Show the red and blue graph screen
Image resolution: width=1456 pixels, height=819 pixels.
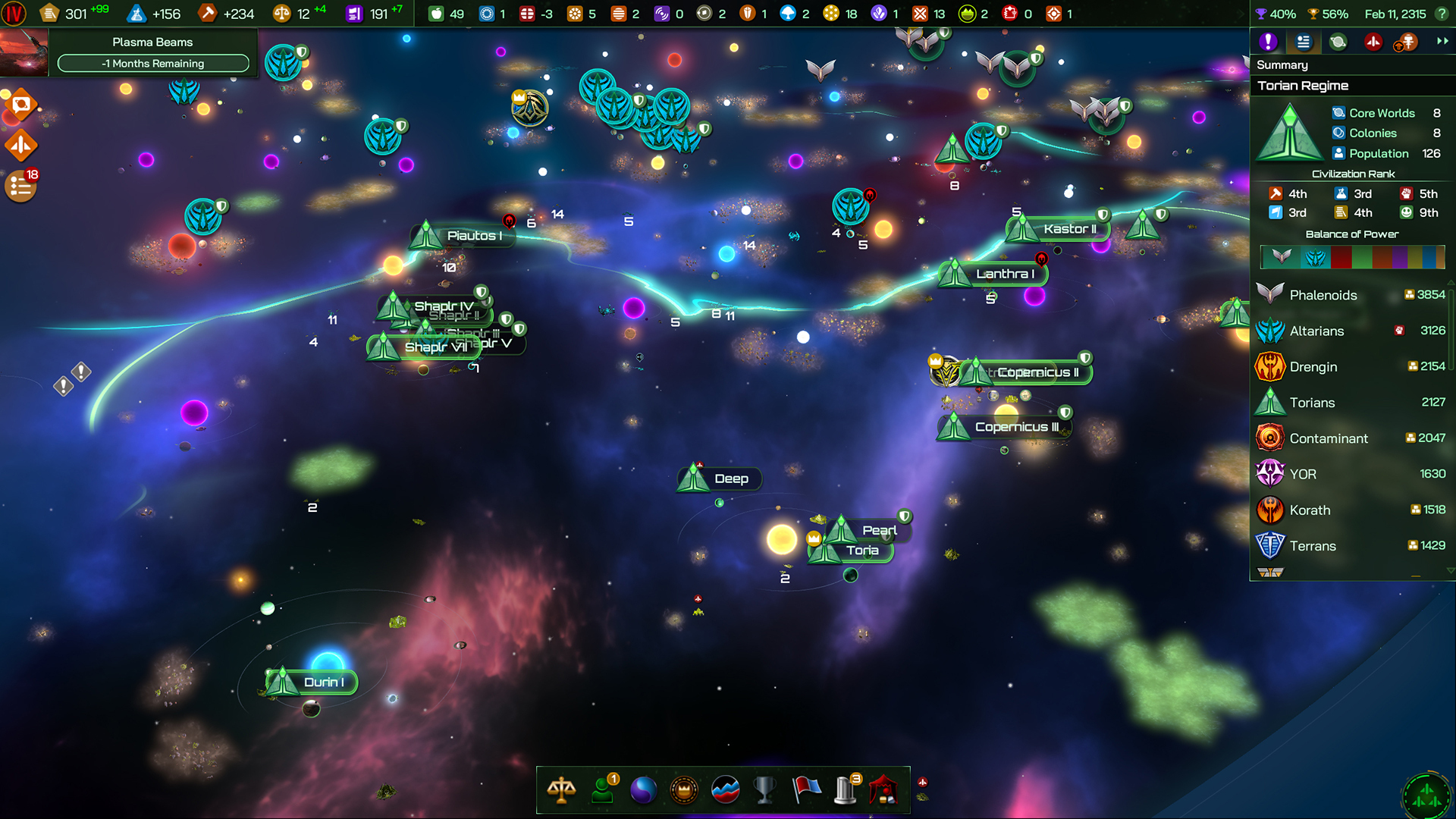tap(725, 789)
